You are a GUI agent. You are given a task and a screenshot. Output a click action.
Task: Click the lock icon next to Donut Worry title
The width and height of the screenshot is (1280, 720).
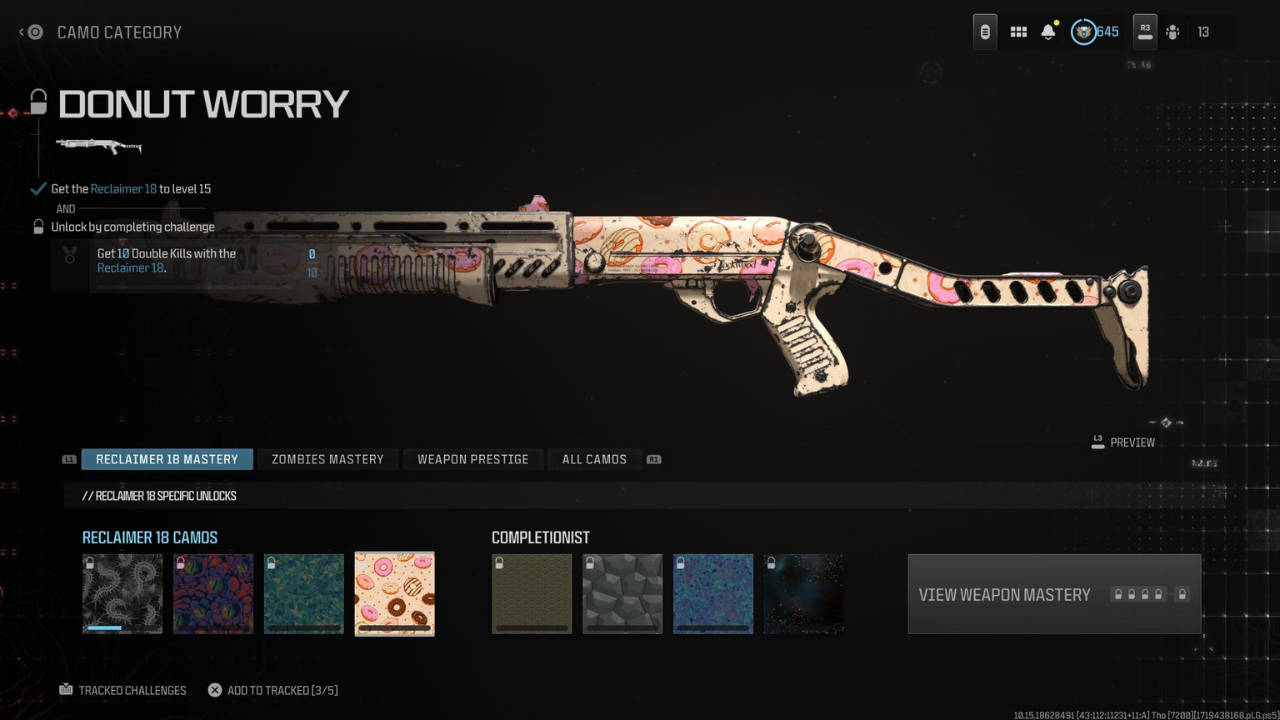tap(36, 103)
